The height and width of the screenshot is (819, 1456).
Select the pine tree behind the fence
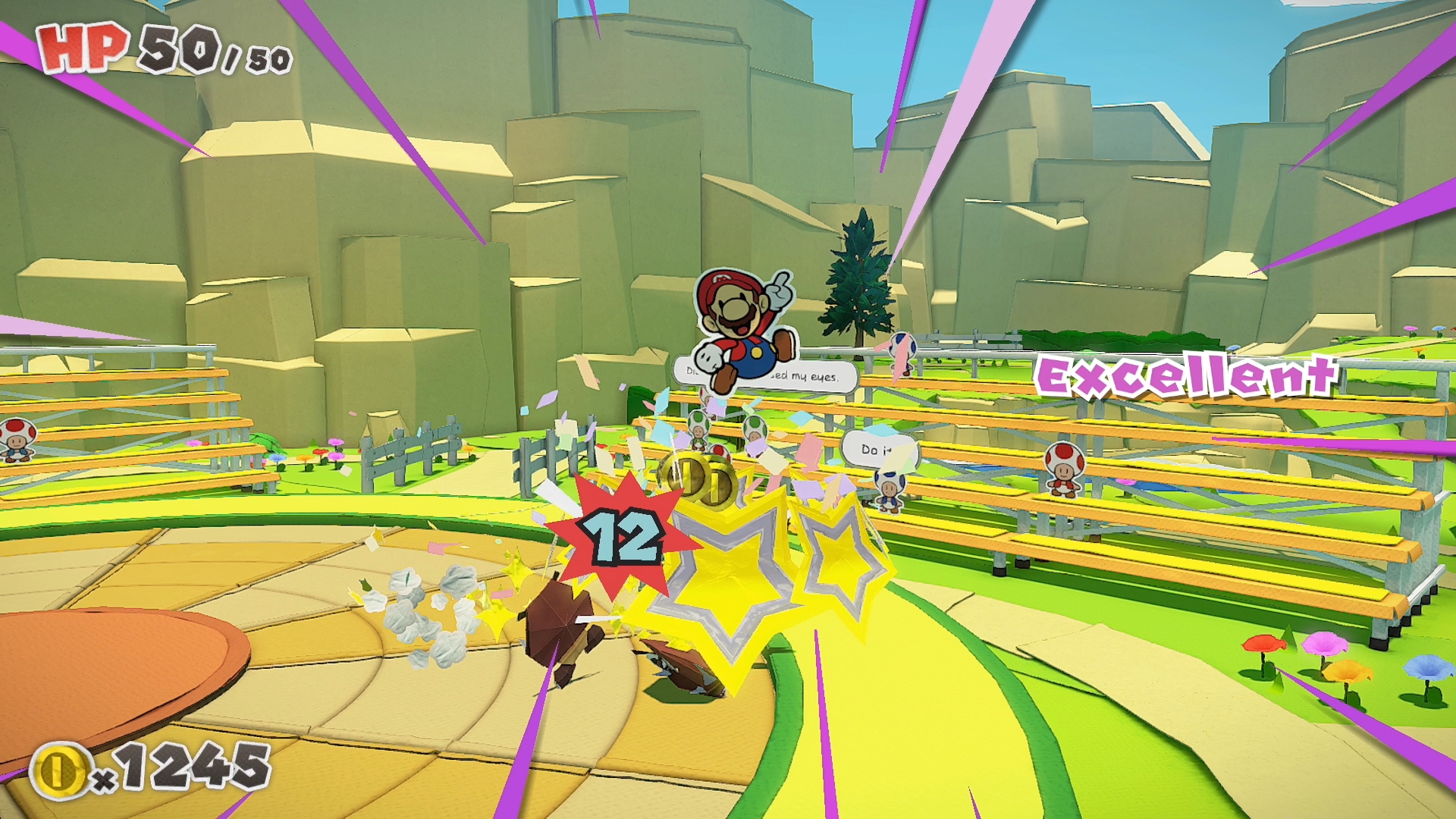[861, 281]
